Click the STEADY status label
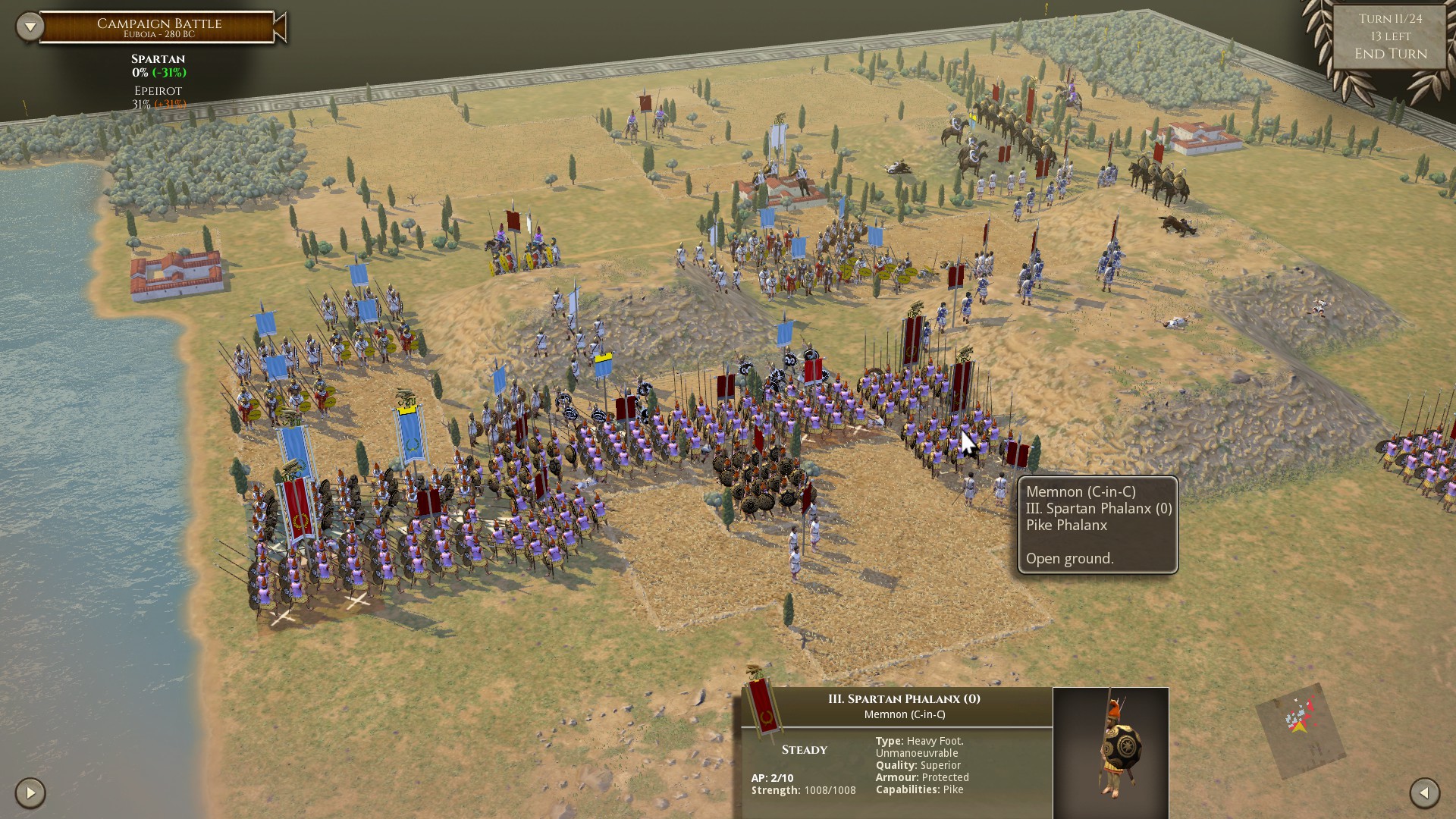This screenshot has width=1456, height=819. [803, 749]
